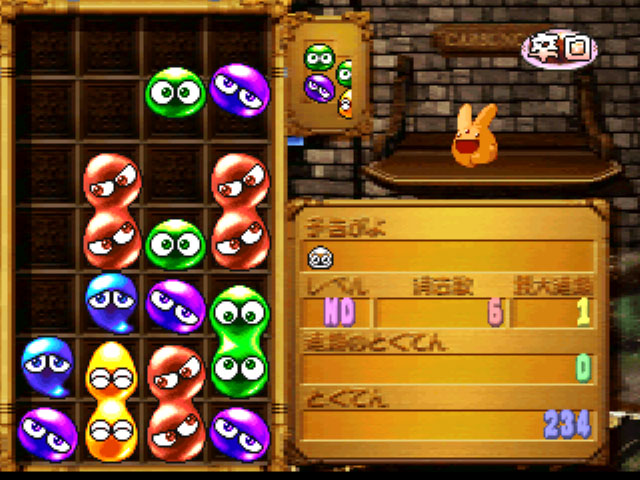Click the pink 辛口 difficulty badge
The height and width of the screenshot is (480, 640).
pyautogui.click(x=558, y=47)
